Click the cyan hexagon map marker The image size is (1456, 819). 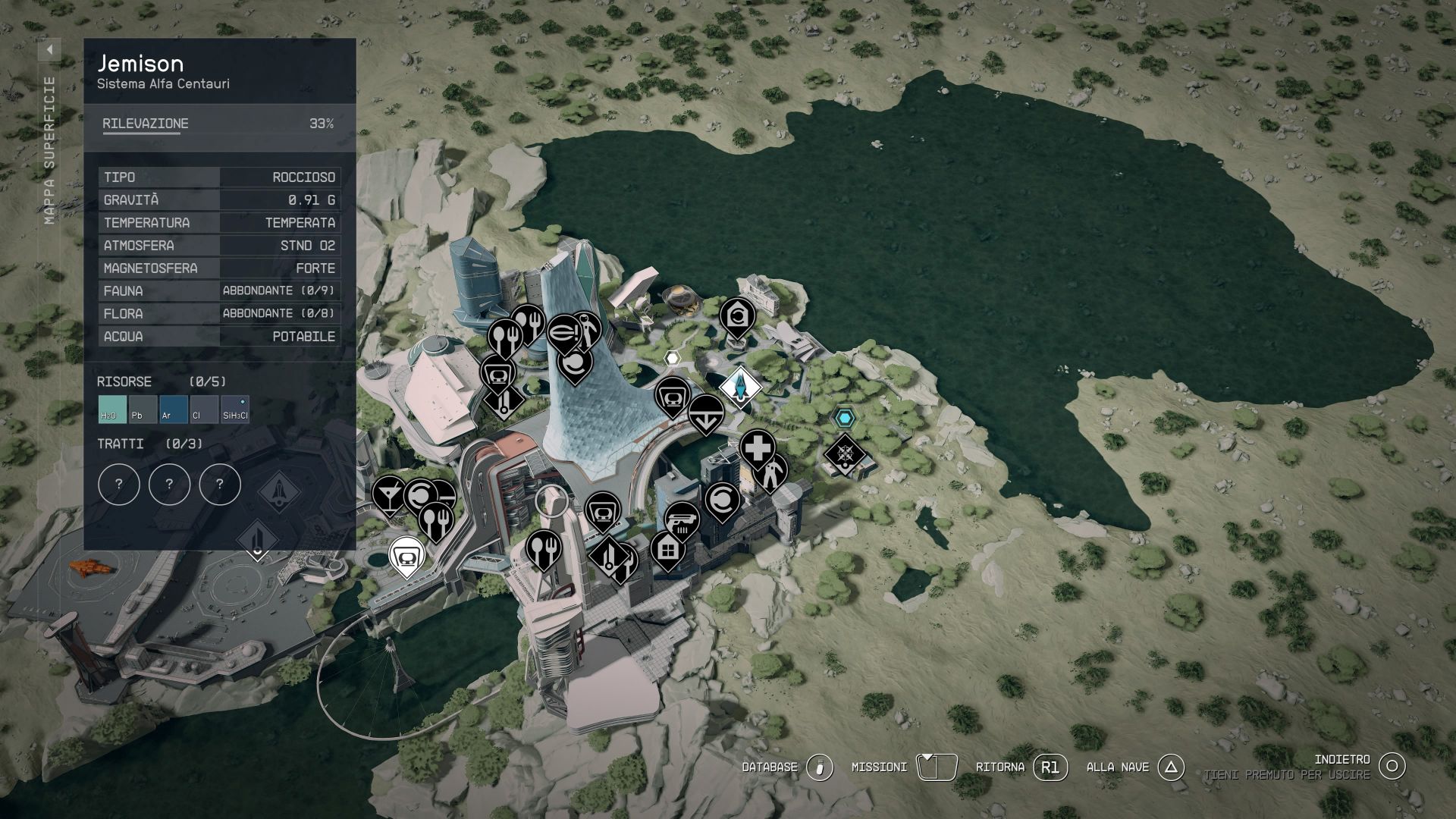[844, 417]
